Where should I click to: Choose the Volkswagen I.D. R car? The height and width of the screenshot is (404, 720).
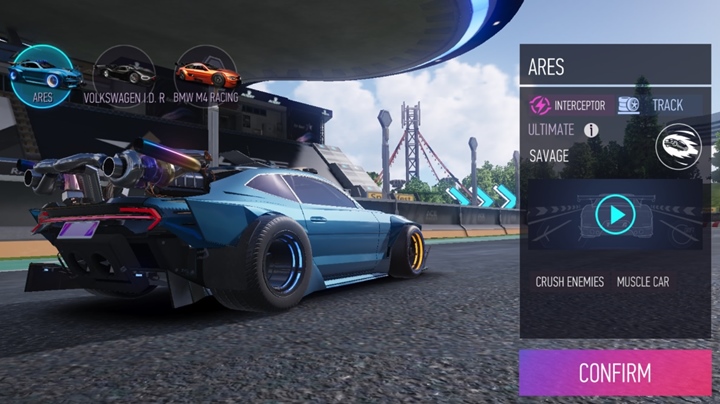[x=124, y=73]
